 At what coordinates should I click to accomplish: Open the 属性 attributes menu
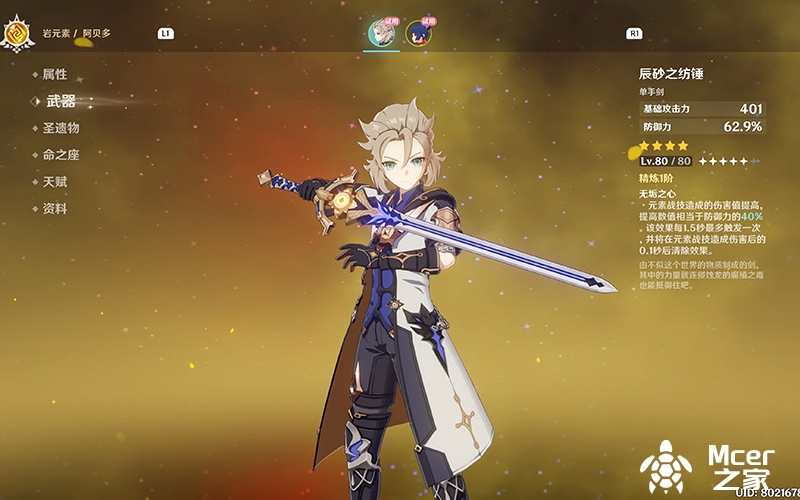(x=54, y=74)
